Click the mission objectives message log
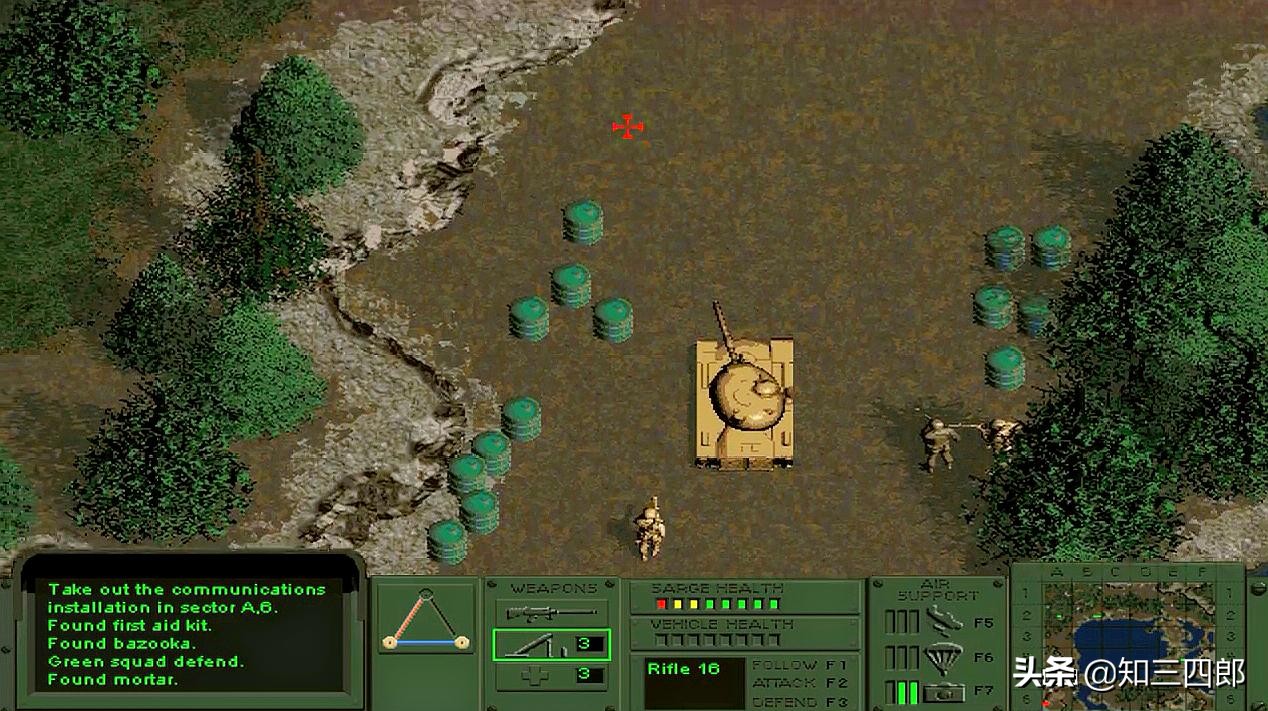 pos(188,634)
